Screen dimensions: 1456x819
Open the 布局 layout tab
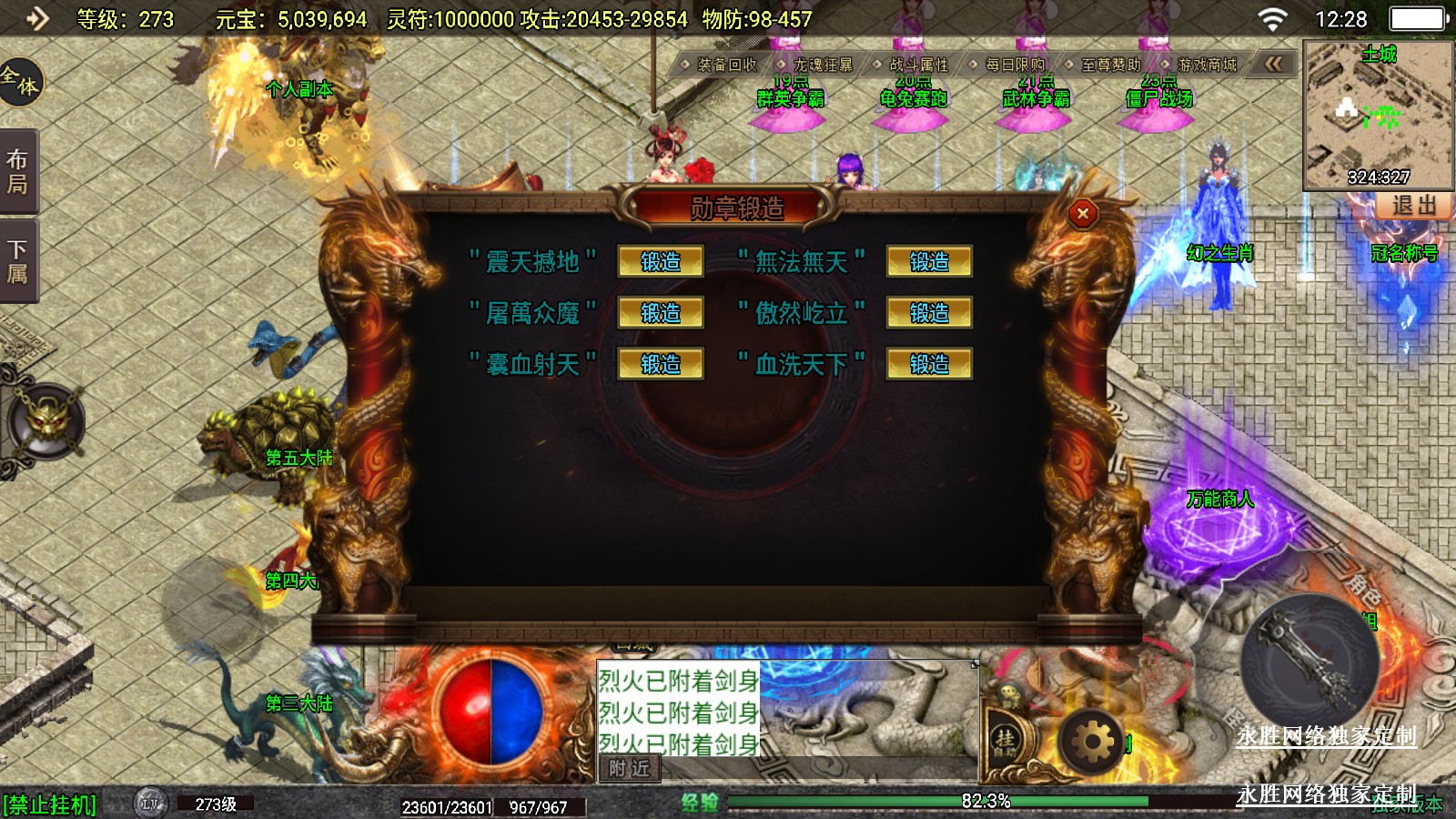tap(18, 172)
